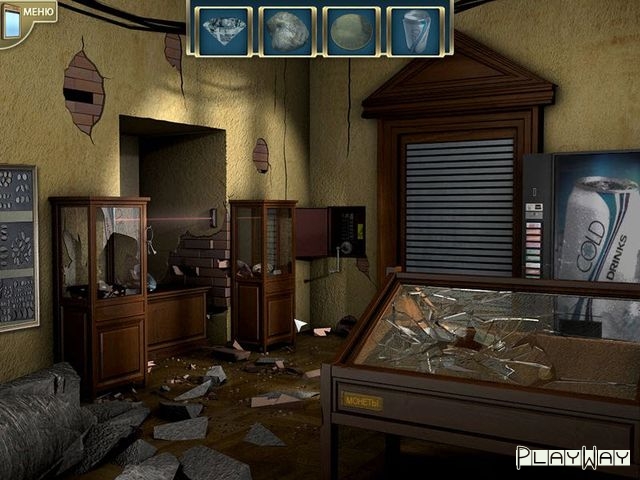640x480 pixels.
Task: Open the МЕНЮ button
Action: (x=29, y=14)
